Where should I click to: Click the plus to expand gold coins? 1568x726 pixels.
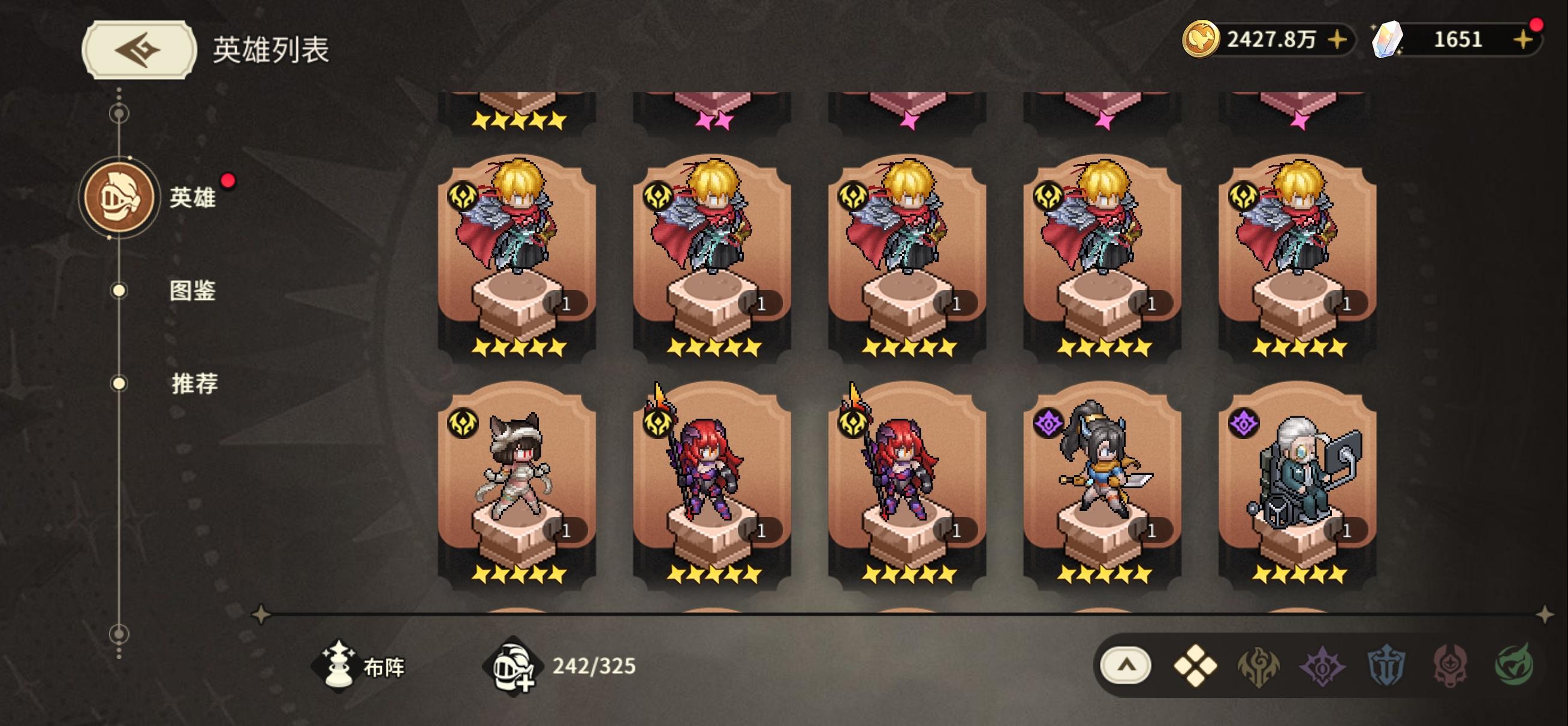coord(1338,41)
